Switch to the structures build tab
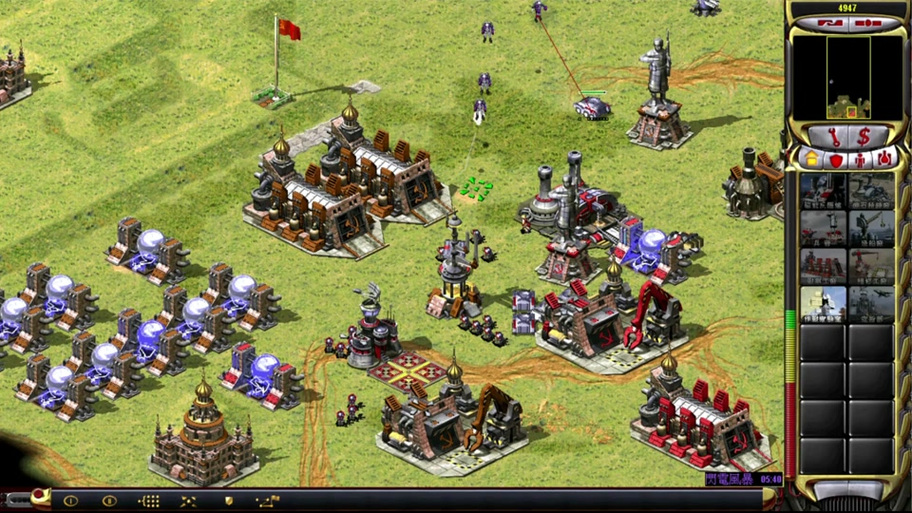Image resolution: width=912 pixels, height=513 pixels. 810,158
